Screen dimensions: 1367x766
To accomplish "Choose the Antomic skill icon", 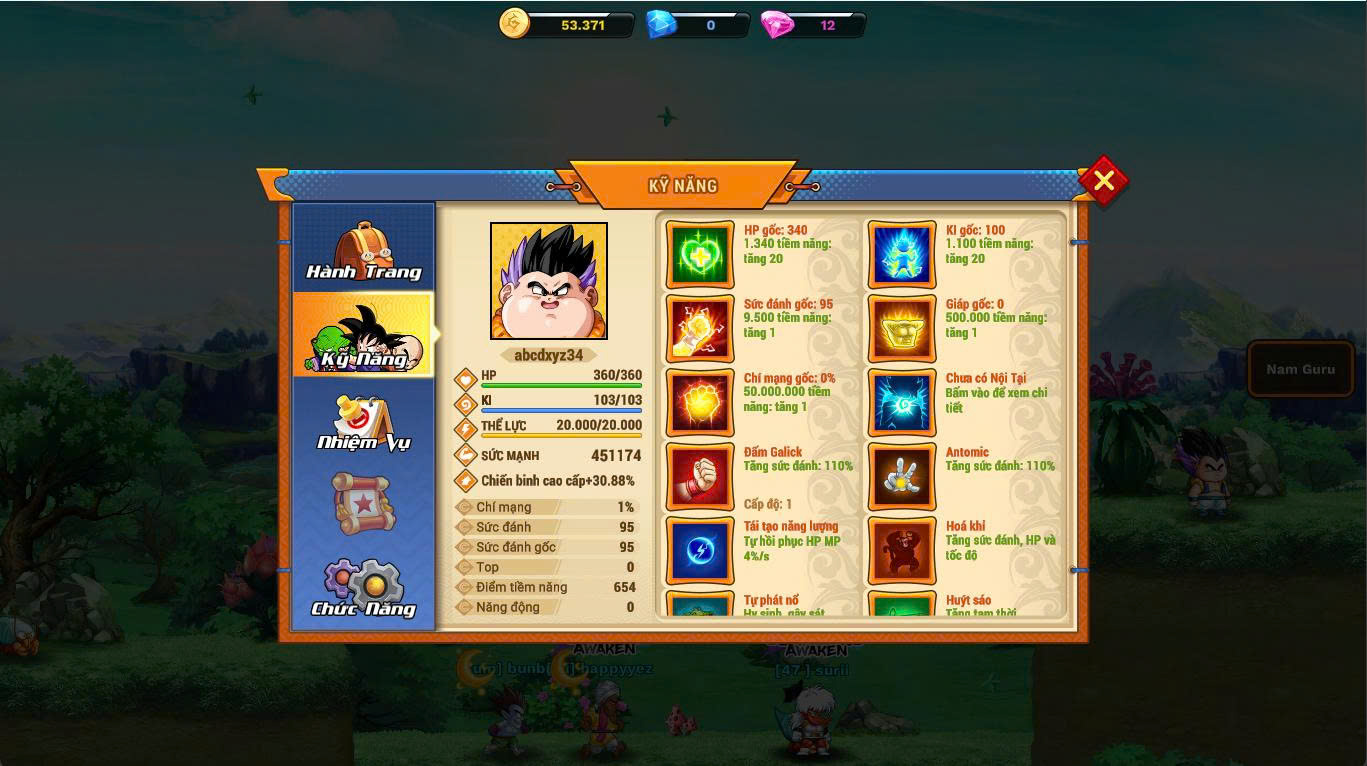I will pyautogui.click(x=902, y=477).
